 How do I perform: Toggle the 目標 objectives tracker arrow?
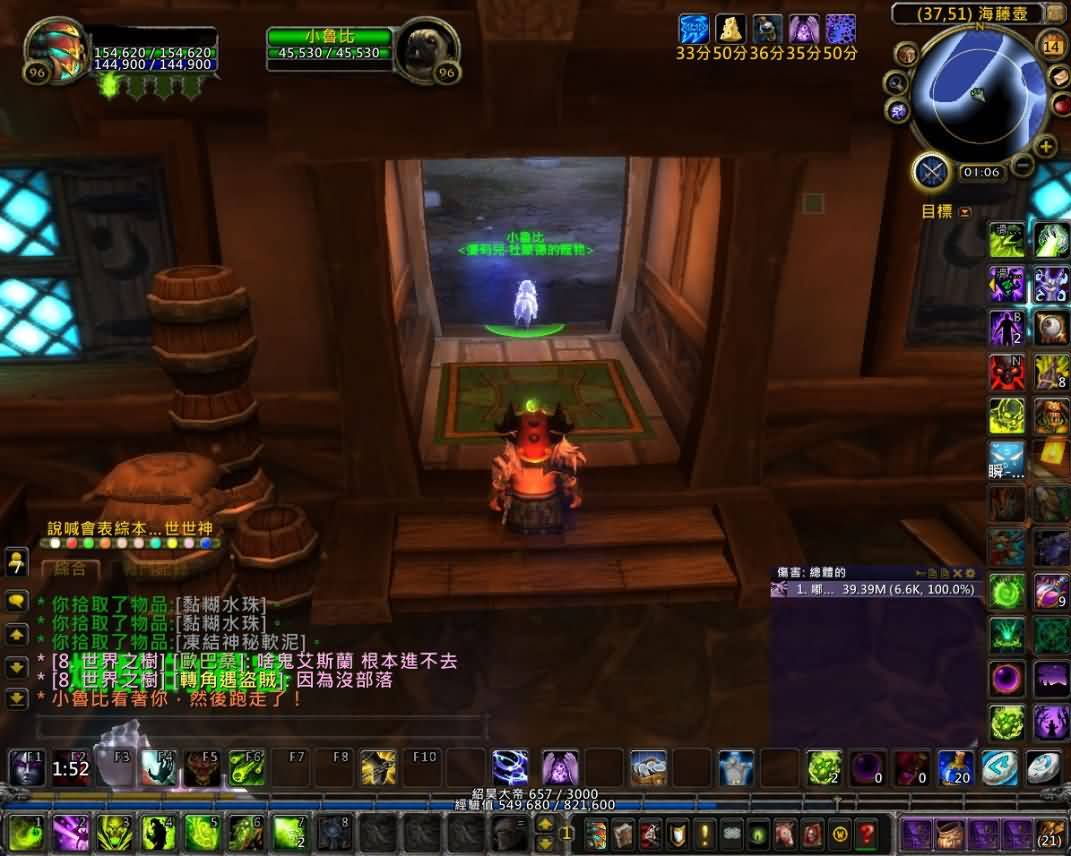(x=964, y=212)
